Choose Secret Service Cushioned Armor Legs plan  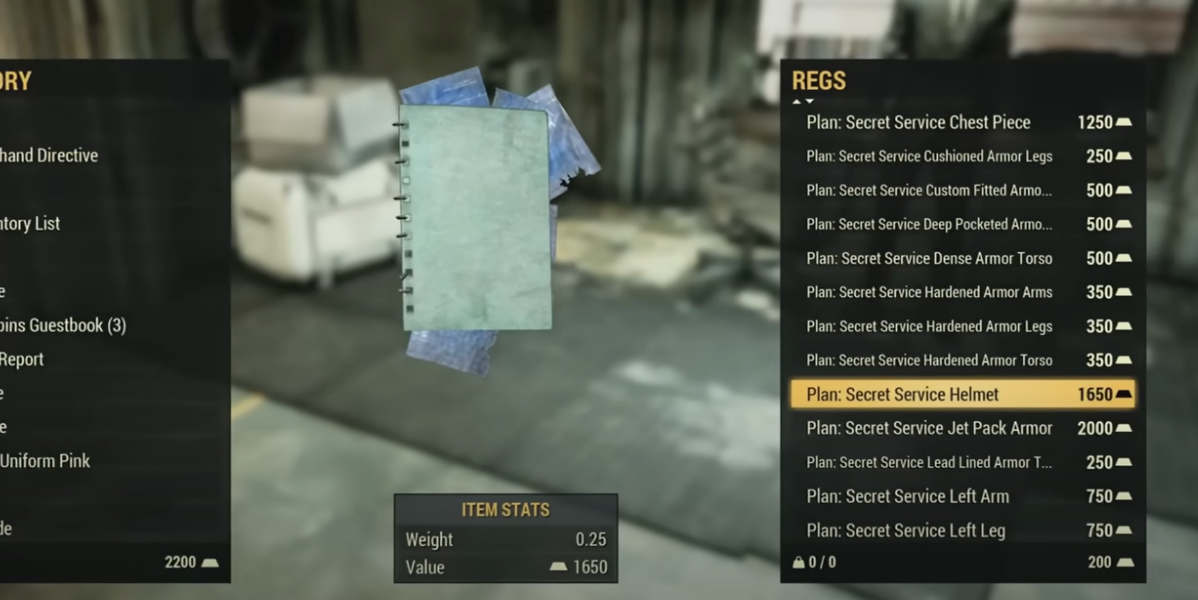pos(929,157)
